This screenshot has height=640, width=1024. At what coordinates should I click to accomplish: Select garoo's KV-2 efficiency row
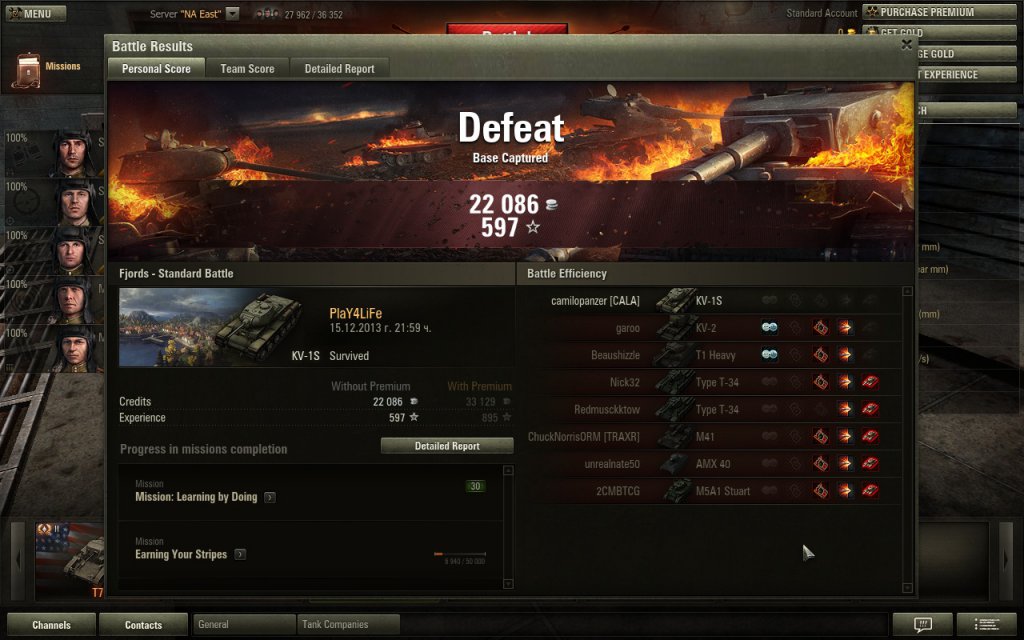(708, 328)
